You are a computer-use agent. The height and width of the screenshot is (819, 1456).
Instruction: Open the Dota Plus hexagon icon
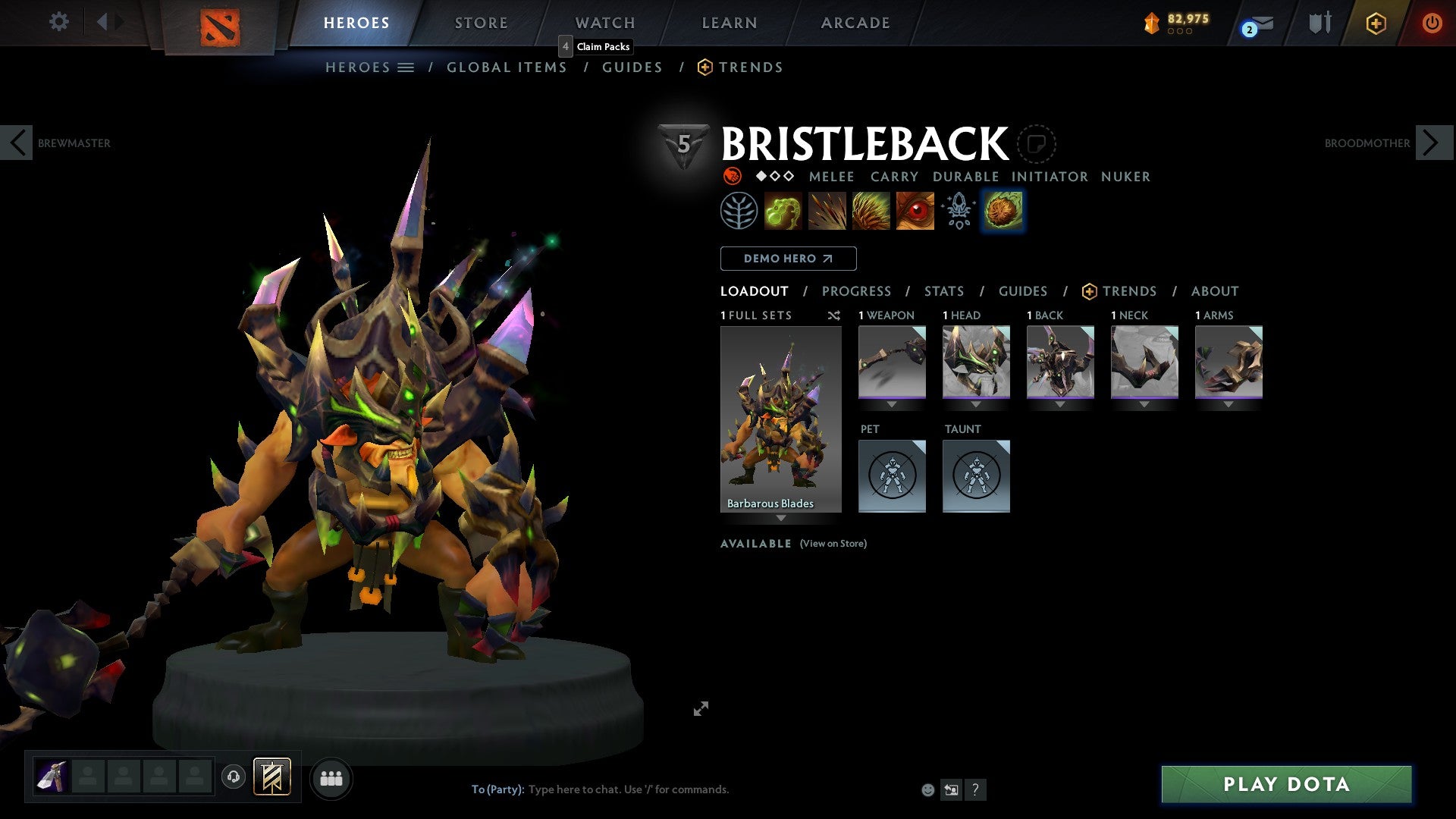tap(1376, 24)
